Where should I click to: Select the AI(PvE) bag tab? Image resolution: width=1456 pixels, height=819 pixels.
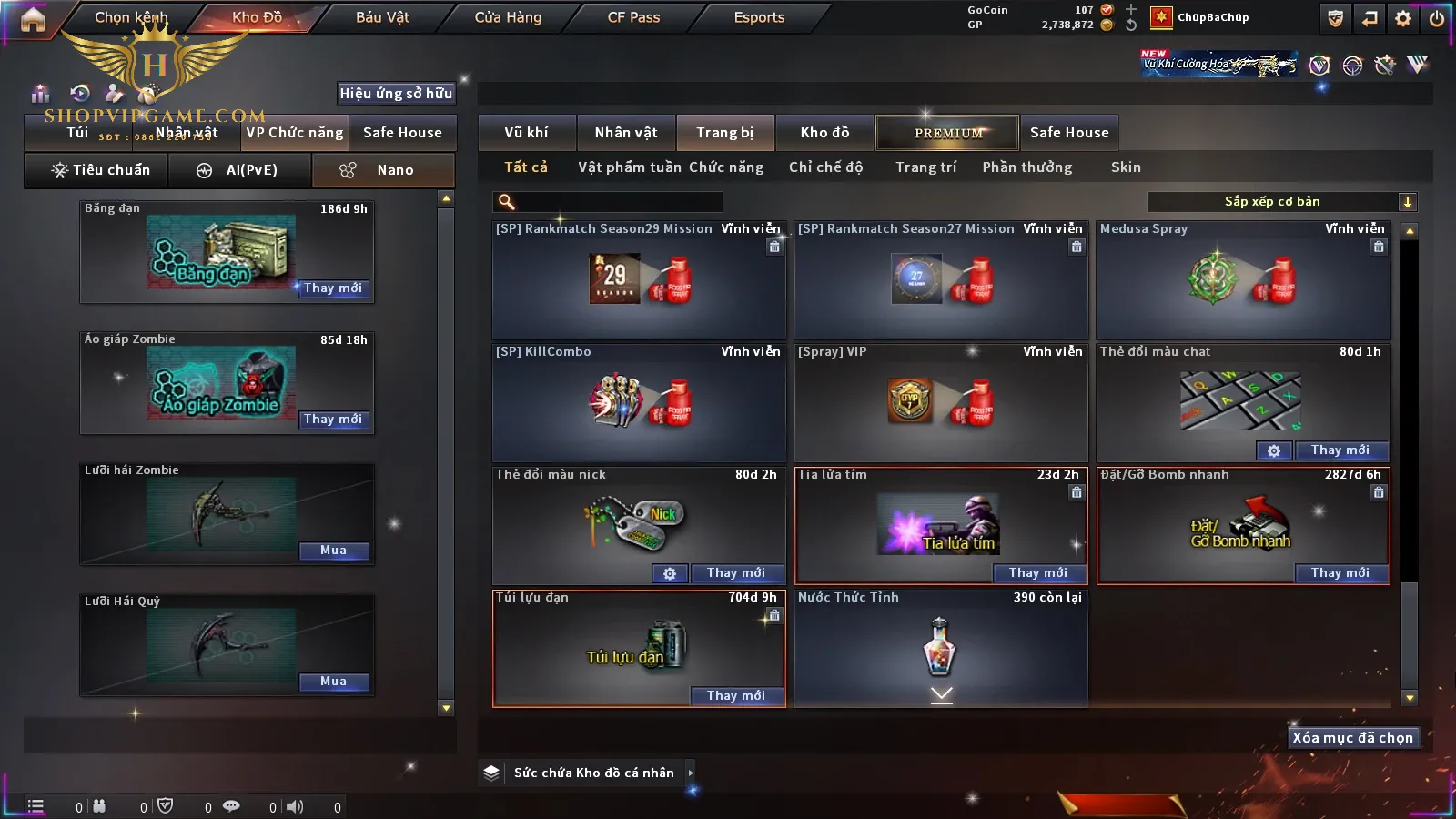(x=240, y=170)
